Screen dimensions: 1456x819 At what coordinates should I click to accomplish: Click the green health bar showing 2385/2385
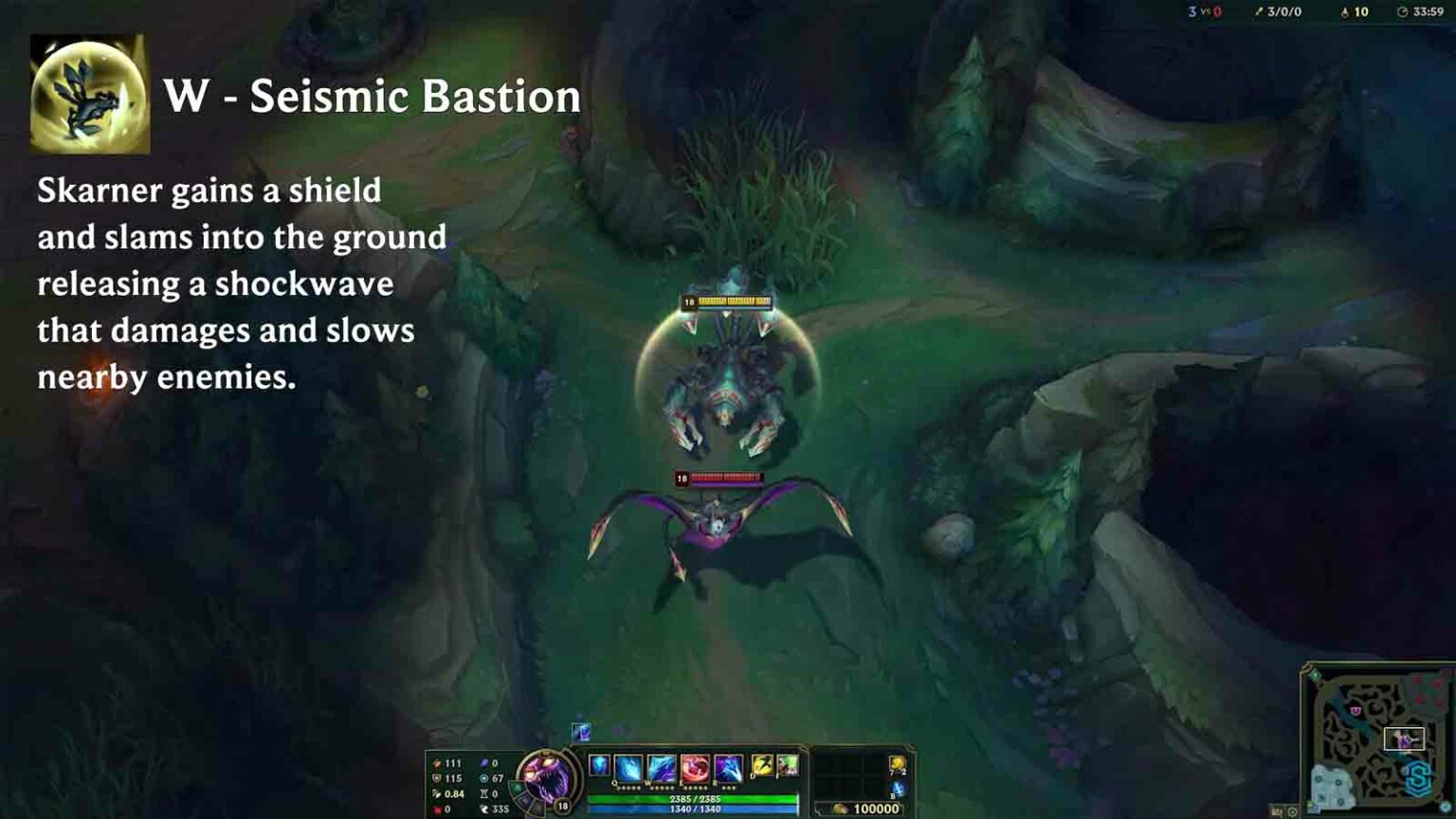point(694,799)
